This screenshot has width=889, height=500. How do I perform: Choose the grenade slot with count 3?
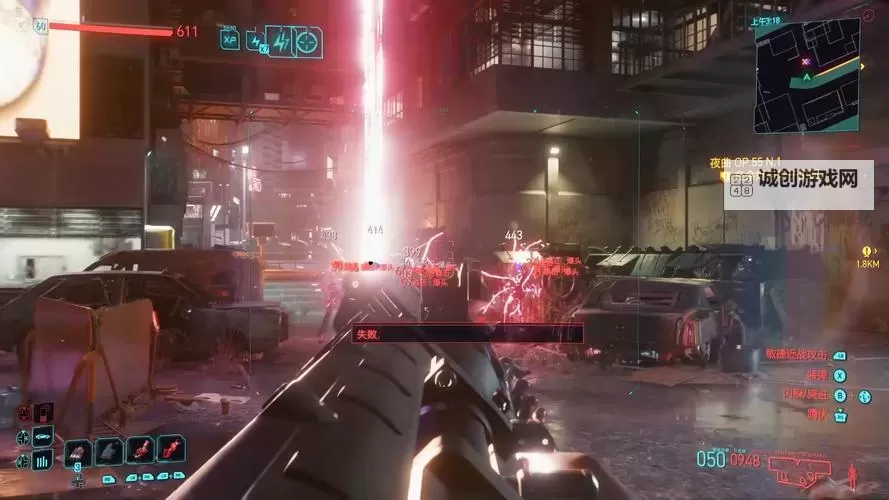click(x=78, y=451)
